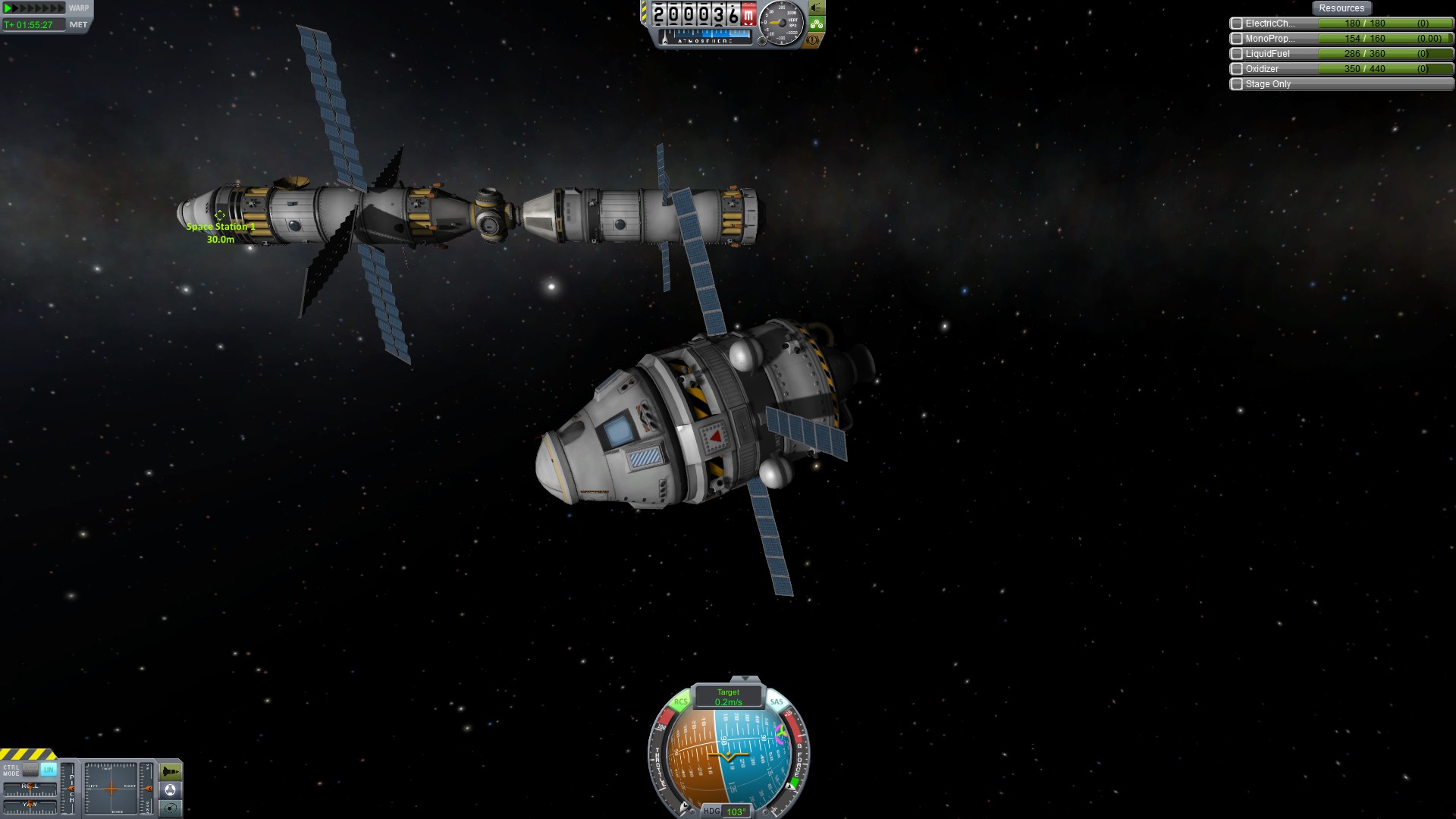
Task: Switch to docking mode icon
Action: (171, 790)
